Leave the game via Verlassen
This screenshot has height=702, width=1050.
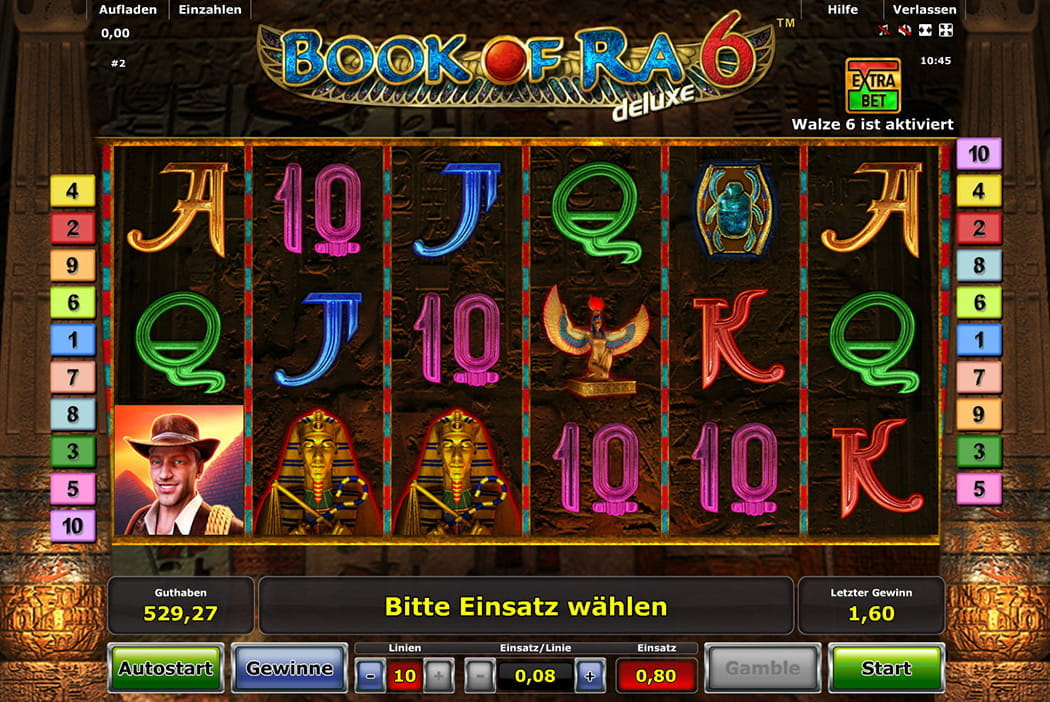pyautogui.click(x=924, y=9)
